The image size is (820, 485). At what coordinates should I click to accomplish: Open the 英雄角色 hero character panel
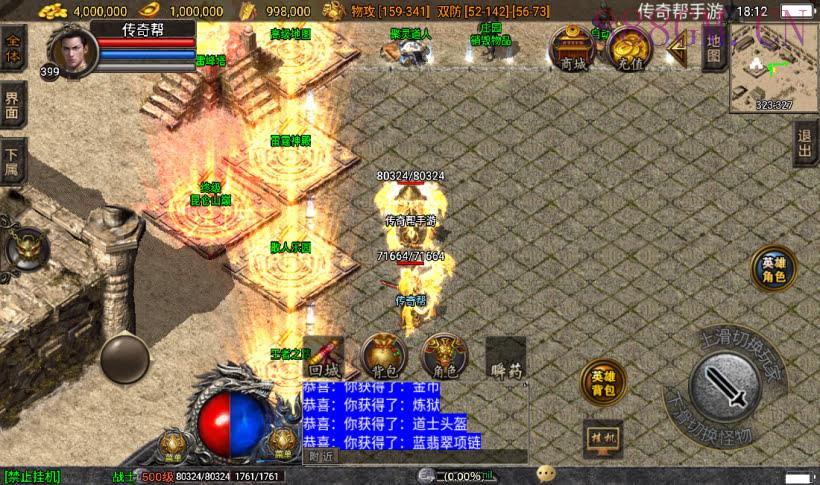point(774,269)
